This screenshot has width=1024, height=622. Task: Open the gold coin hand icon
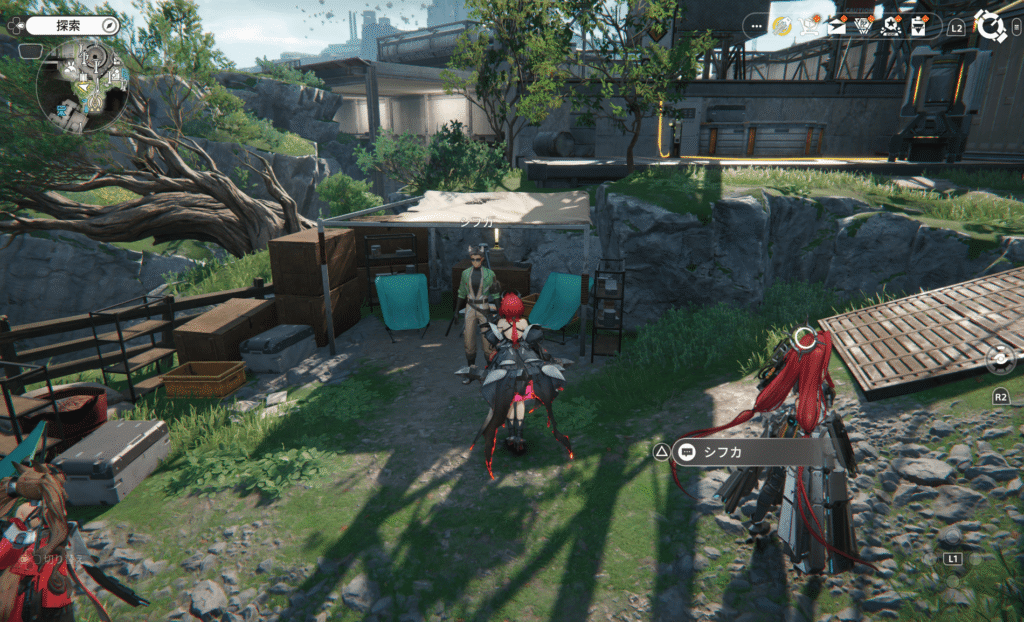pos(783,27)
